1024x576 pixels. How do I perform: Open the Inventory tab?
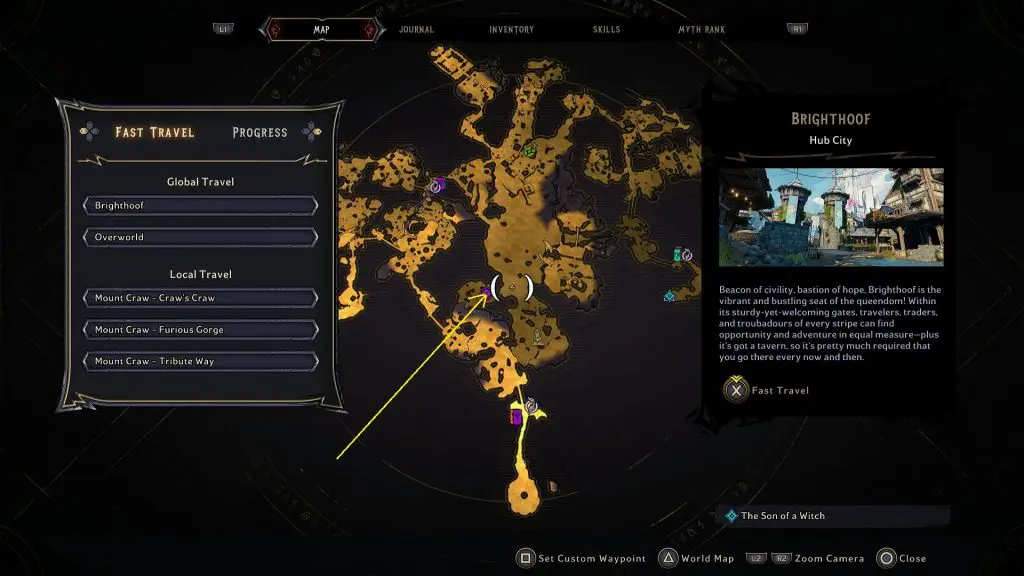pos(511,30)
